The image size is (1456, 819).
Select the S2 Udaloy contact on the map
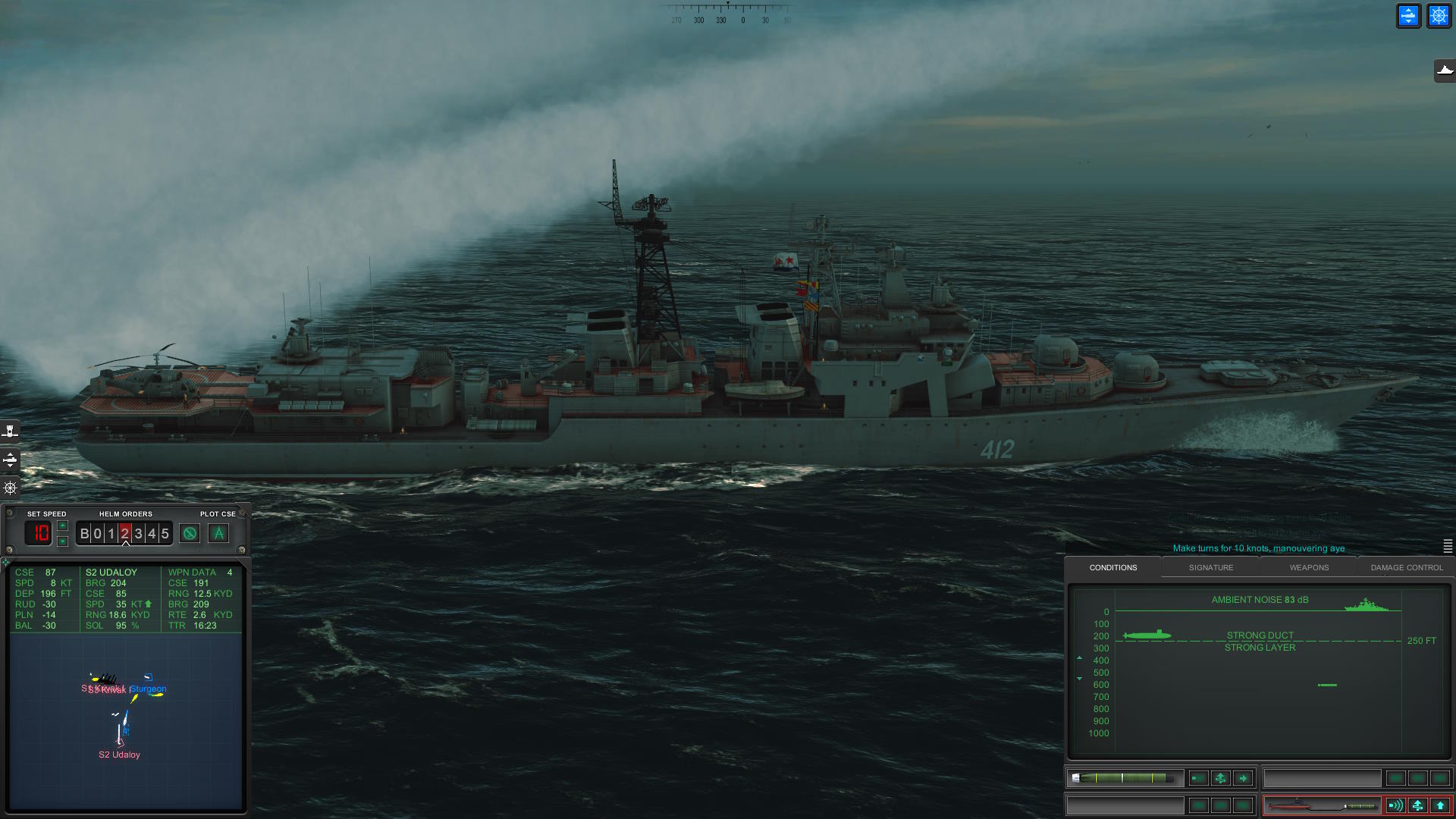point(120,755)
